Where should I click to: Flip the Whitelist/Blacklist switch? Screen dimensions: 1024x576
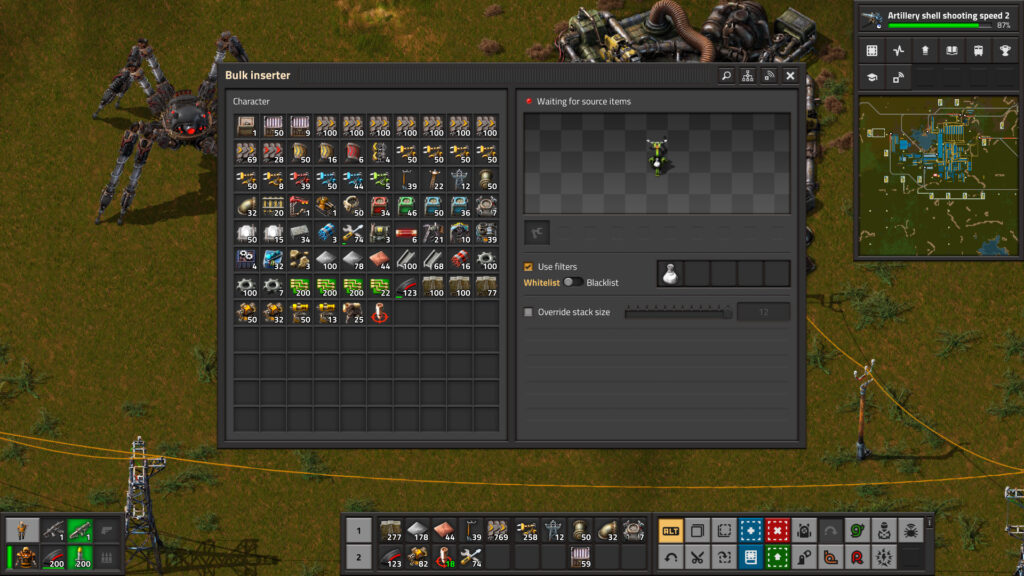[x=573, y=283]
